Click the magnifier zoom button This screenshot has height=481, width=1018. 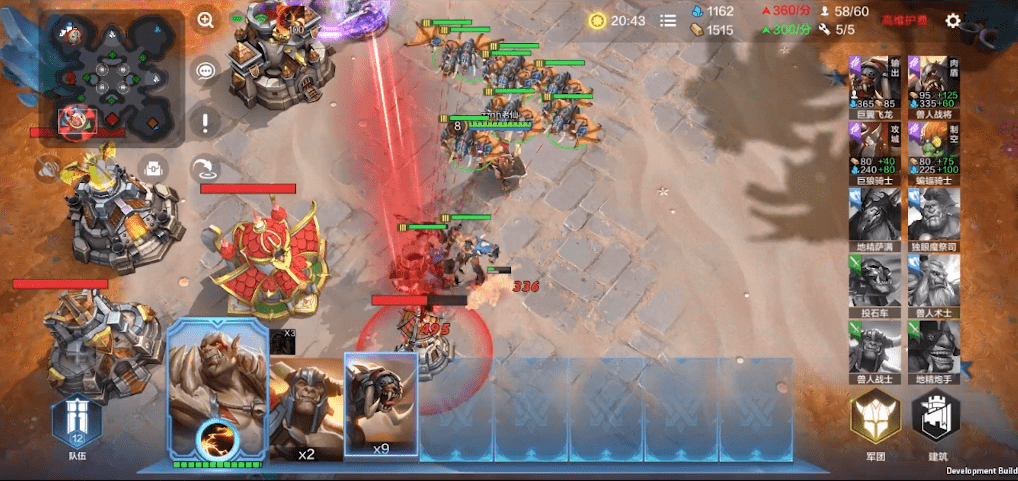[206, 20]
